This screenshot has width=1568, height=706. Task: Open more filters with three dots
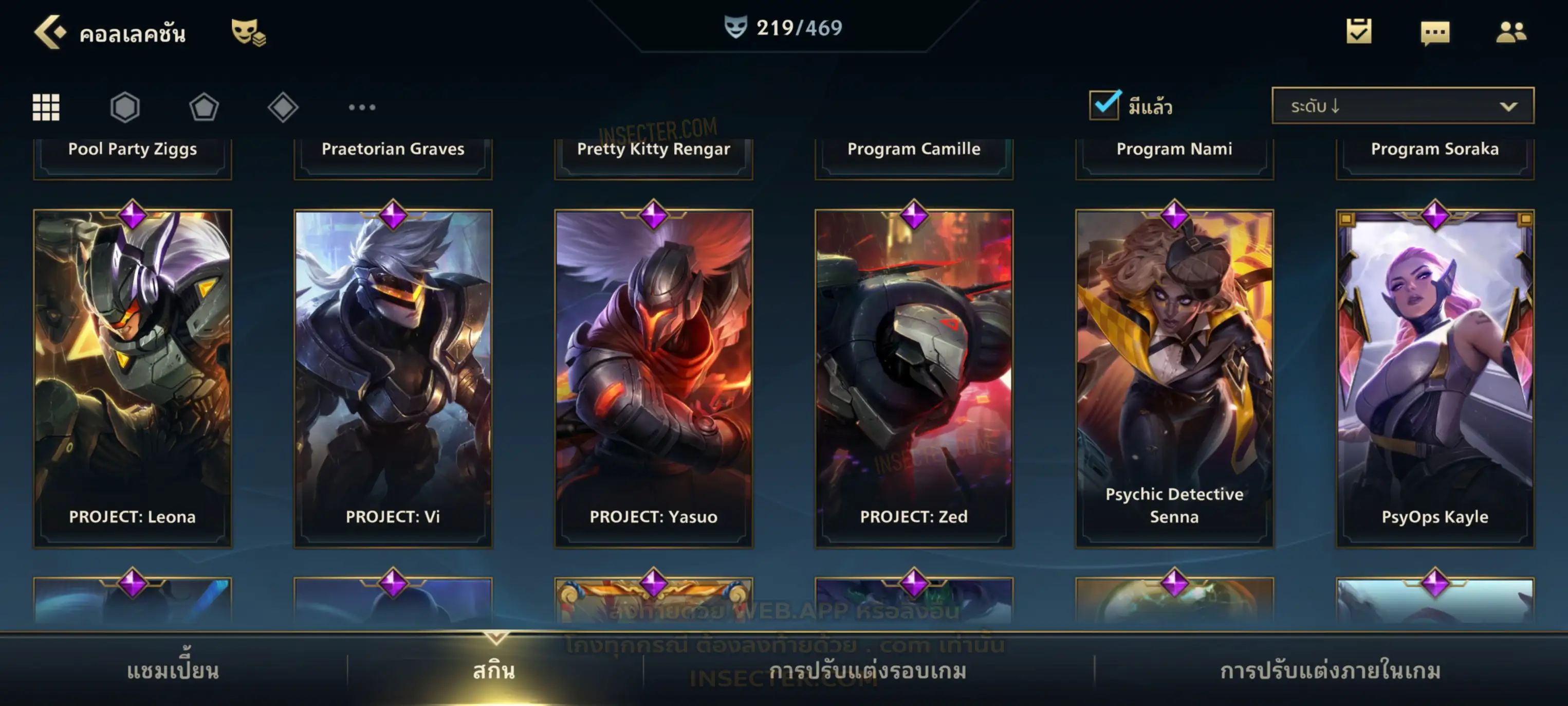point(362,107)
